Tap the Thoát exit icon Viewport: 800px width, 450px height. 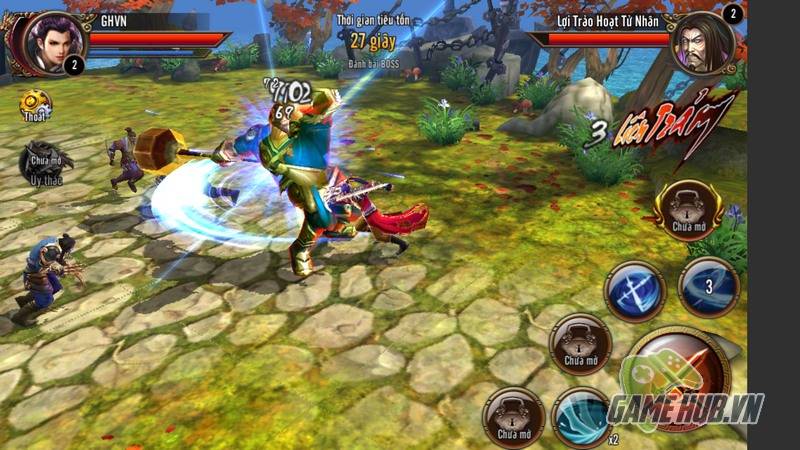coord(34,105)
